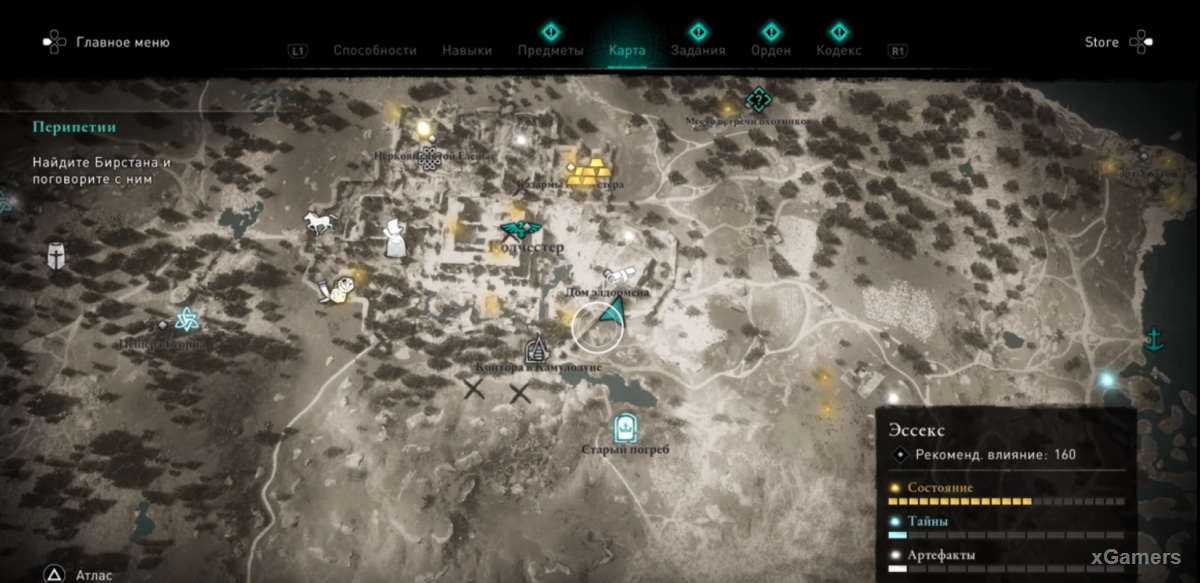Click the active Карта tab
Screen dimensions: 1200x583
point(627,50)
